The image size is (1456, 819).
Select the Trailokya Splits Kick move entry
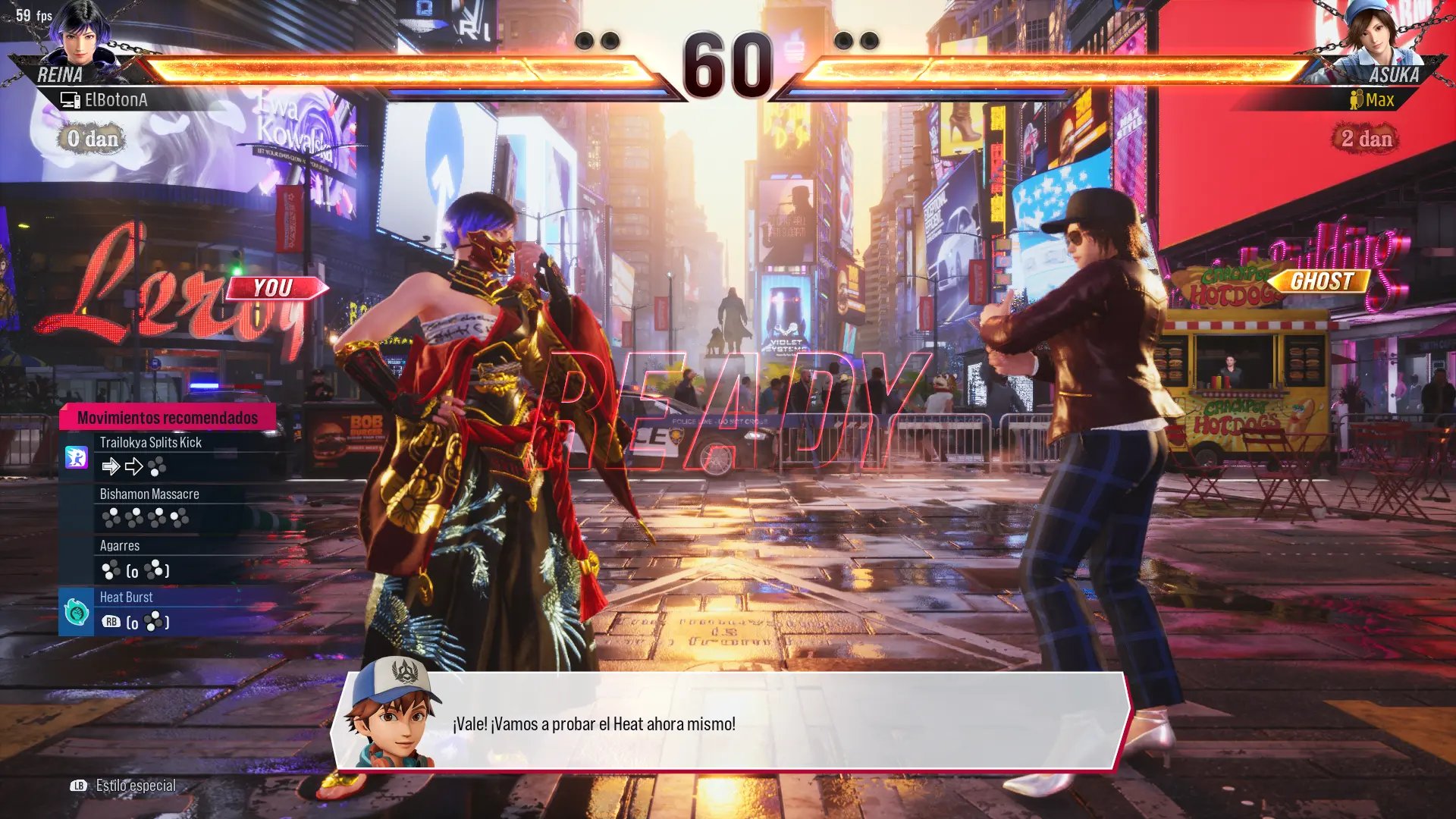[174, 455]
